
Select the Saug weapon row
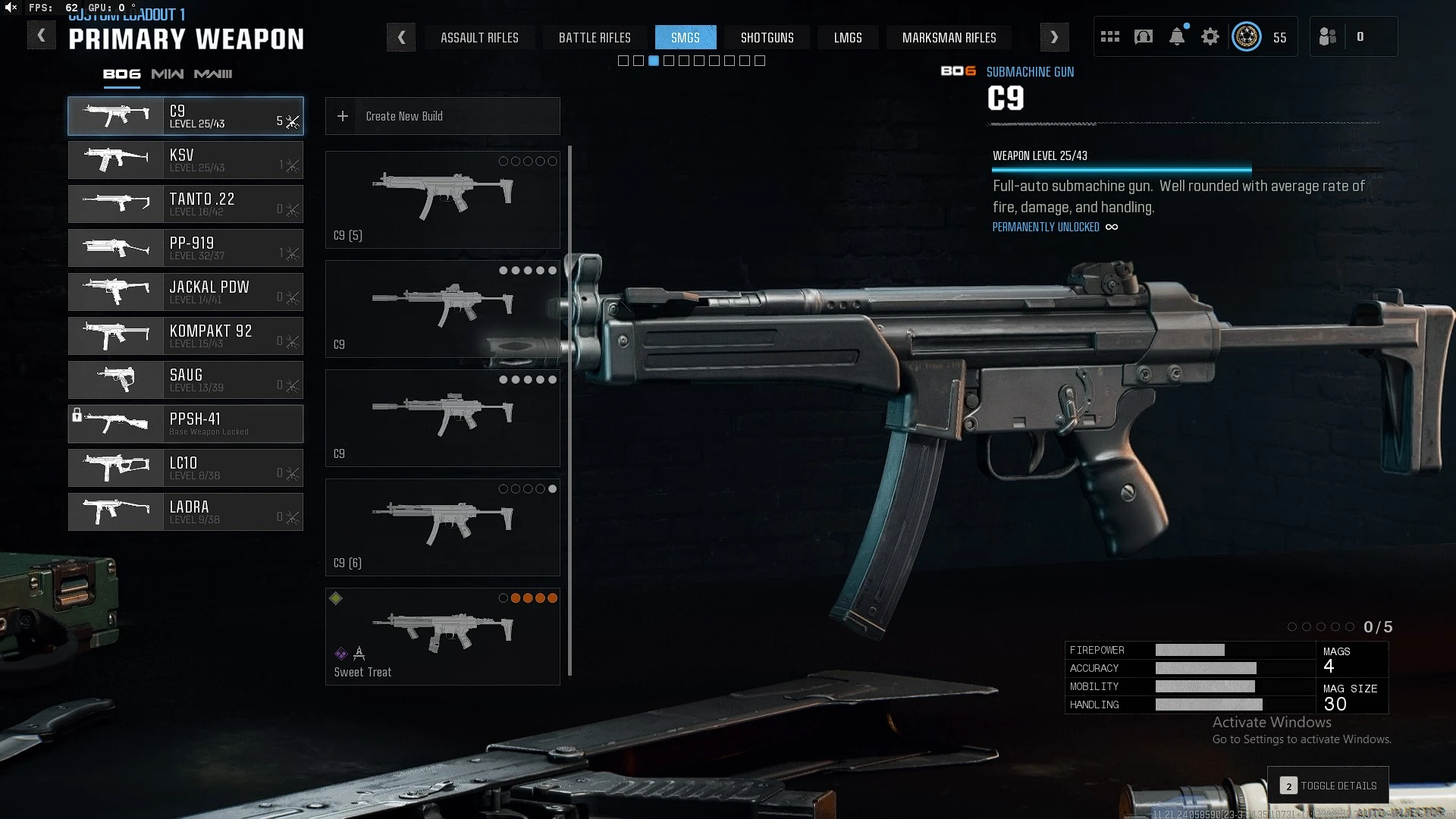click(x=186, y=380)
